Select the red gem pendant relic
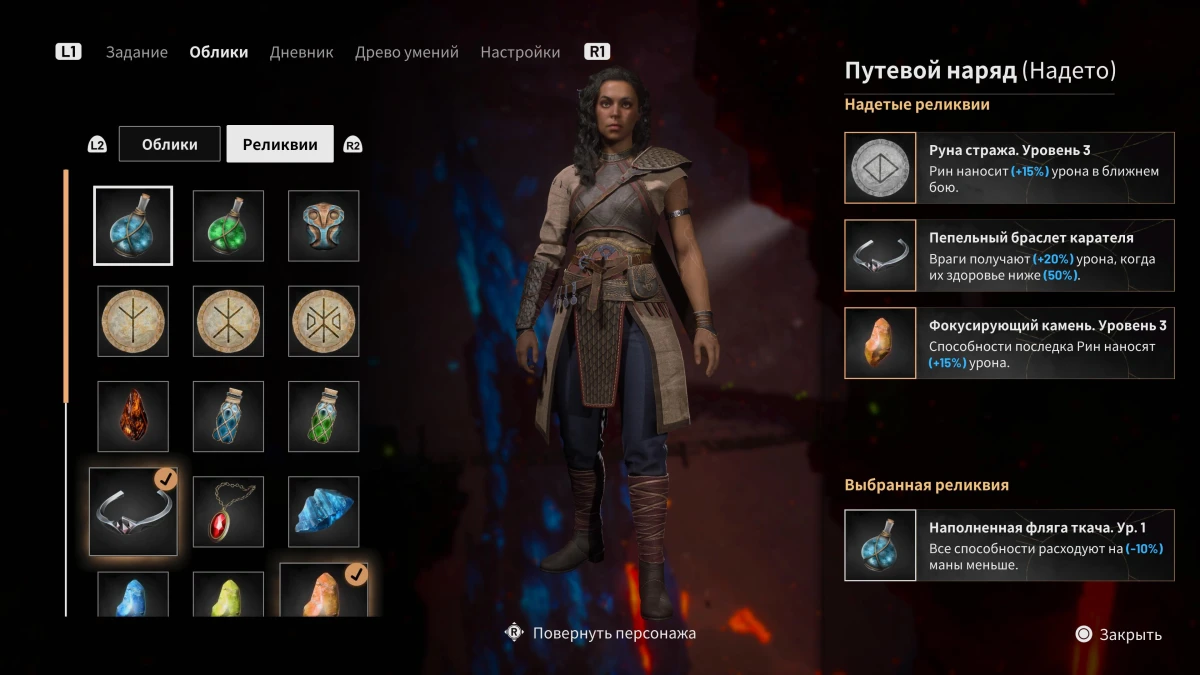The height and width of the screenshot is (675, 1200). pyautogui.click(x=228, y=511)
